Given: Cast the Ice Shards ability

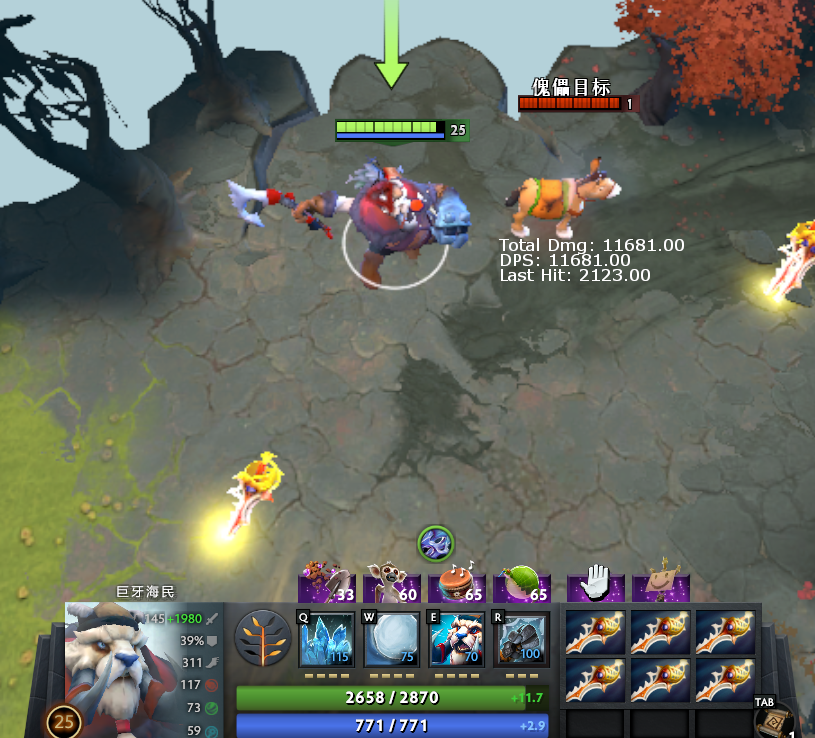Looking at the screenshot, I should (327, 640).
